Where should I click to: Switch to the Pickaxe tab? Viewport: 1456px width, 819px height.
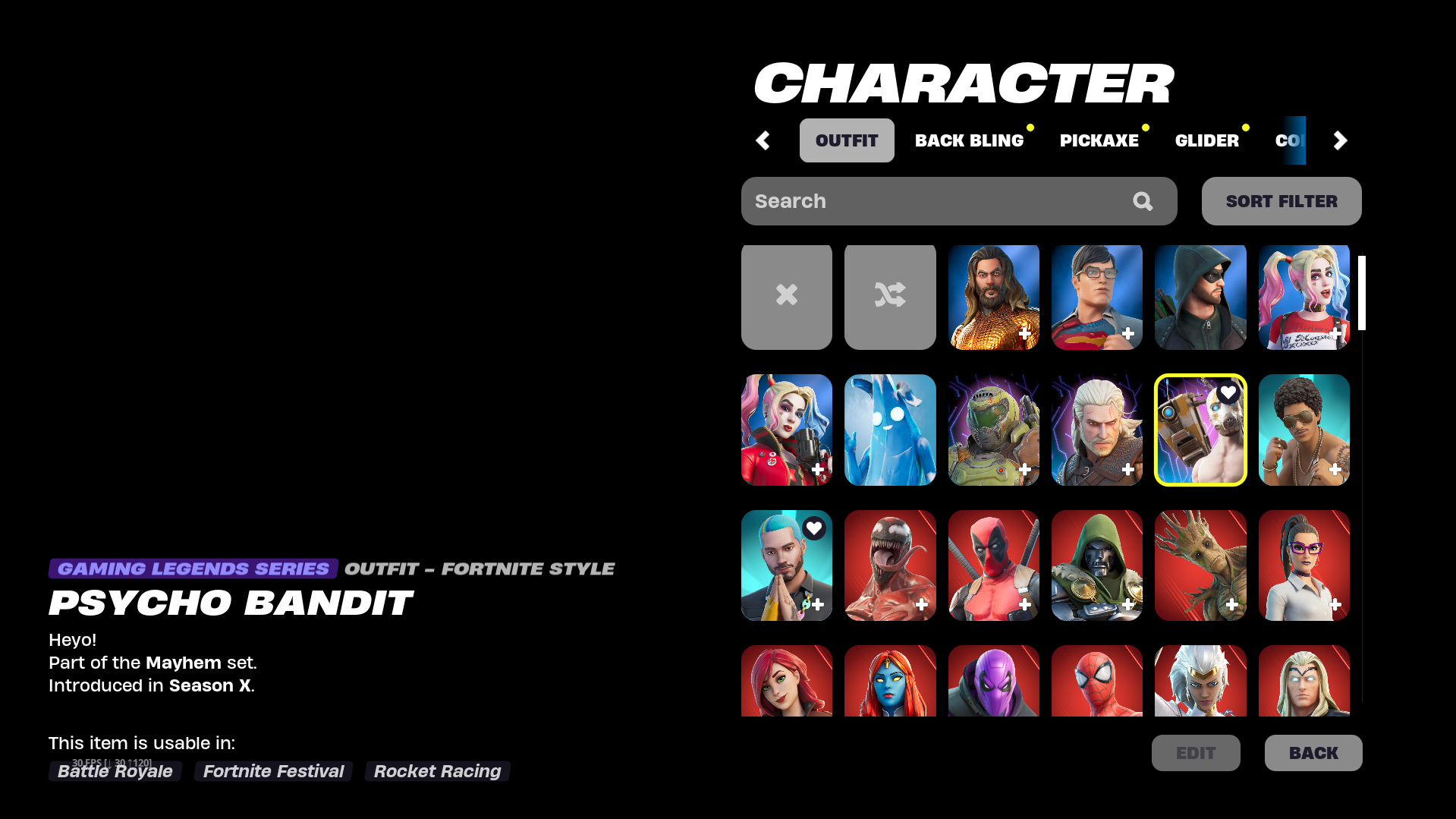pos(1099,140)
